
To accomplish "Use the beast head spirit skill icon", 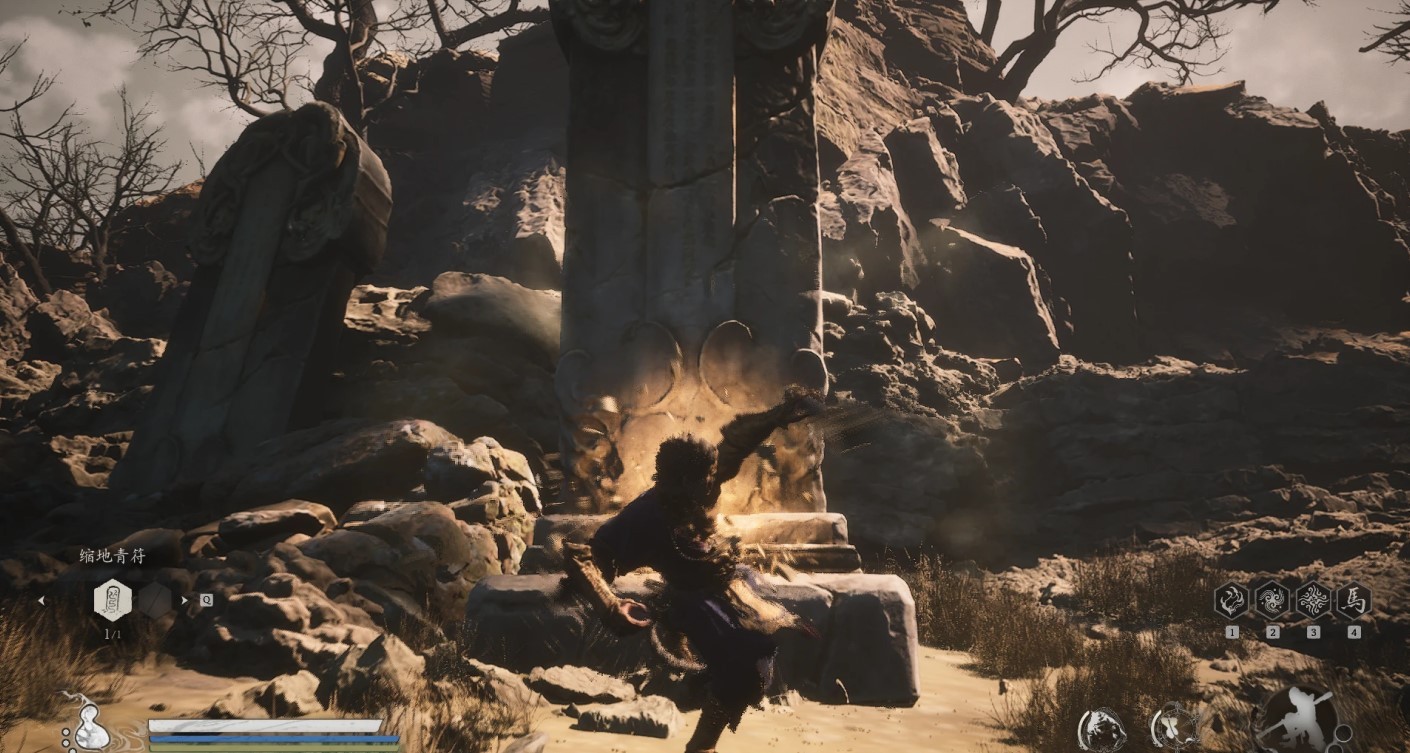I will tap(1102, 729).
